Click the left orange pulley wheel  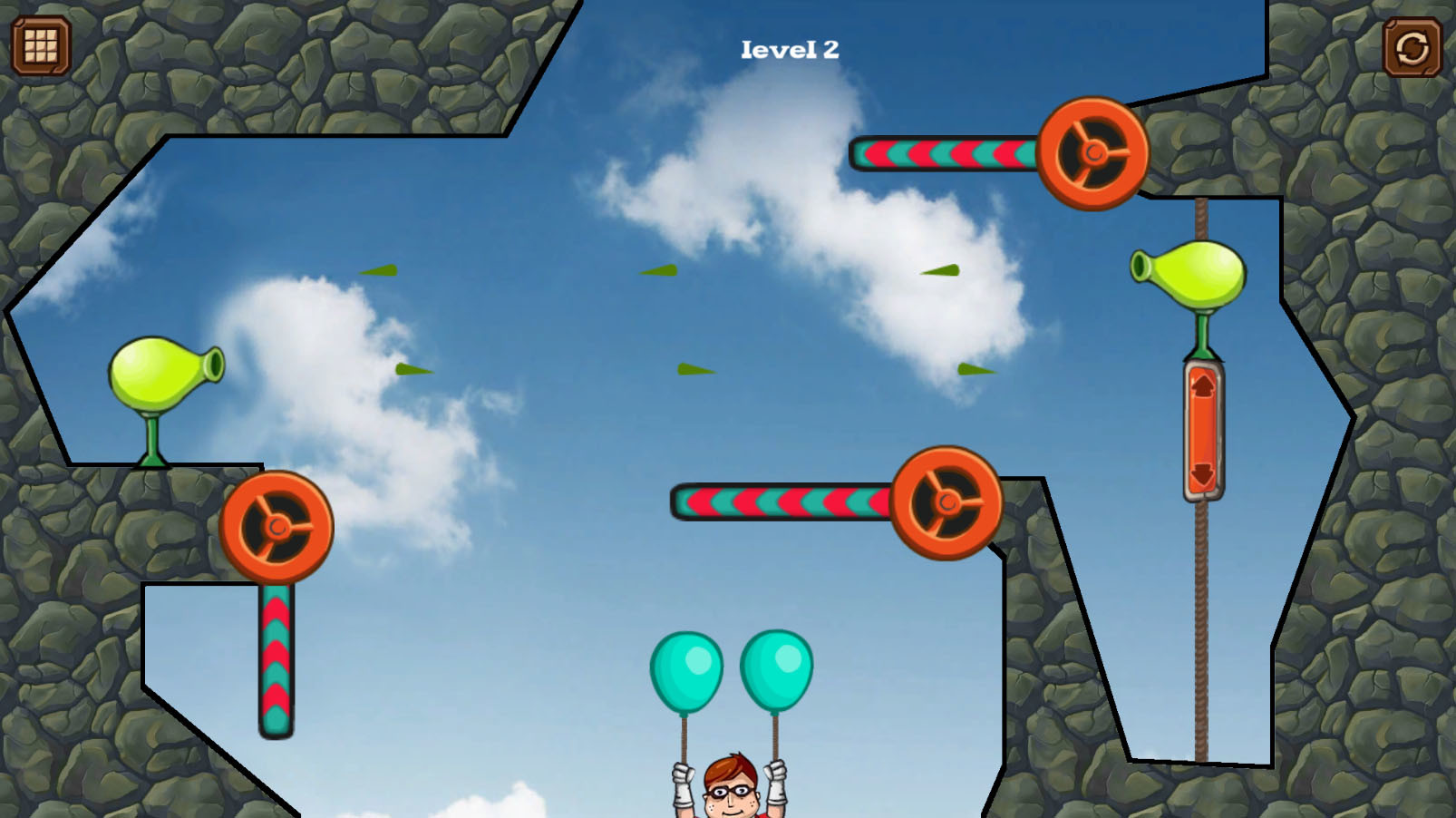coord(277,526)
